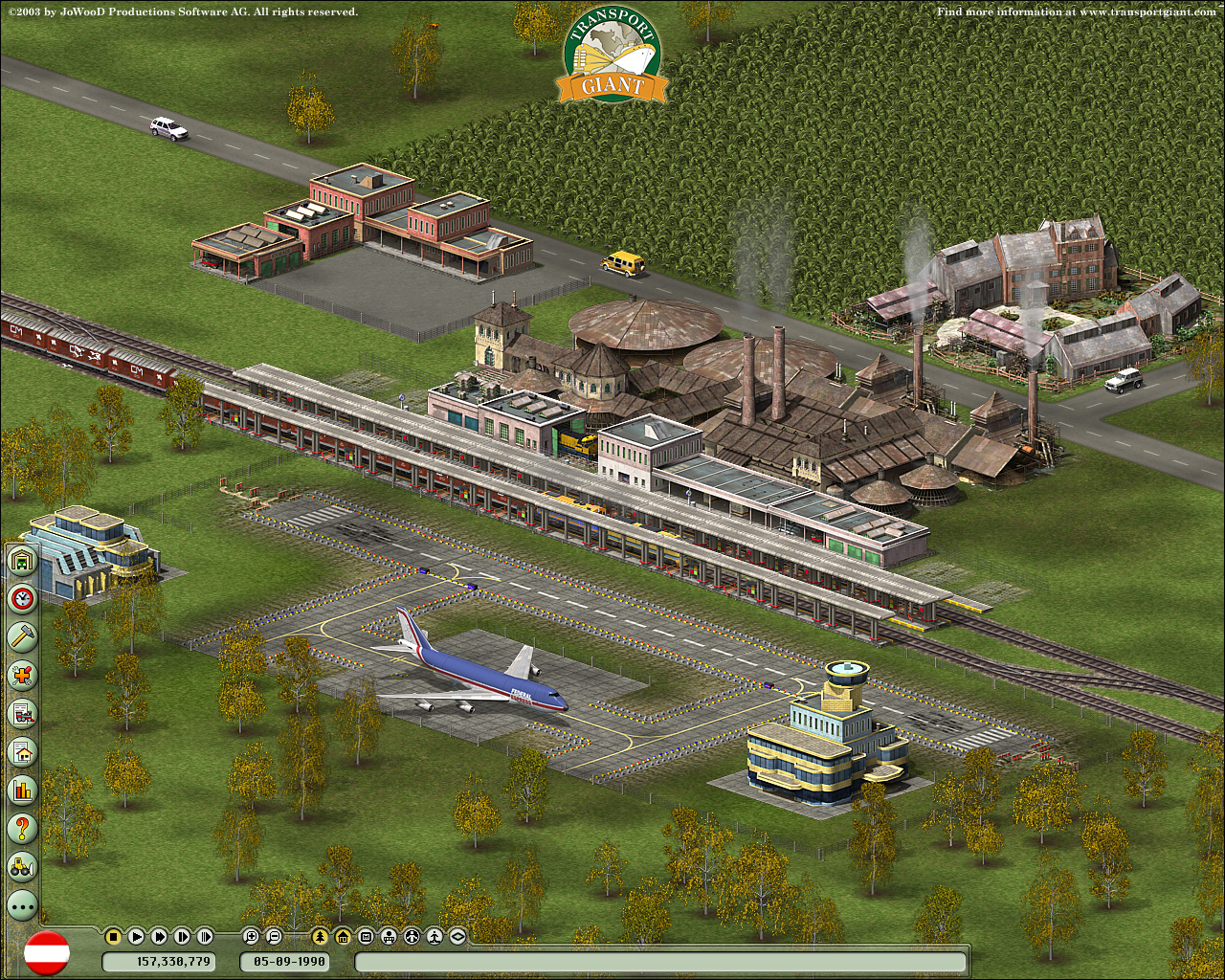The image size is (1225, 980).
Task: Open the repair and tools panel
Action: pos(20,676)
